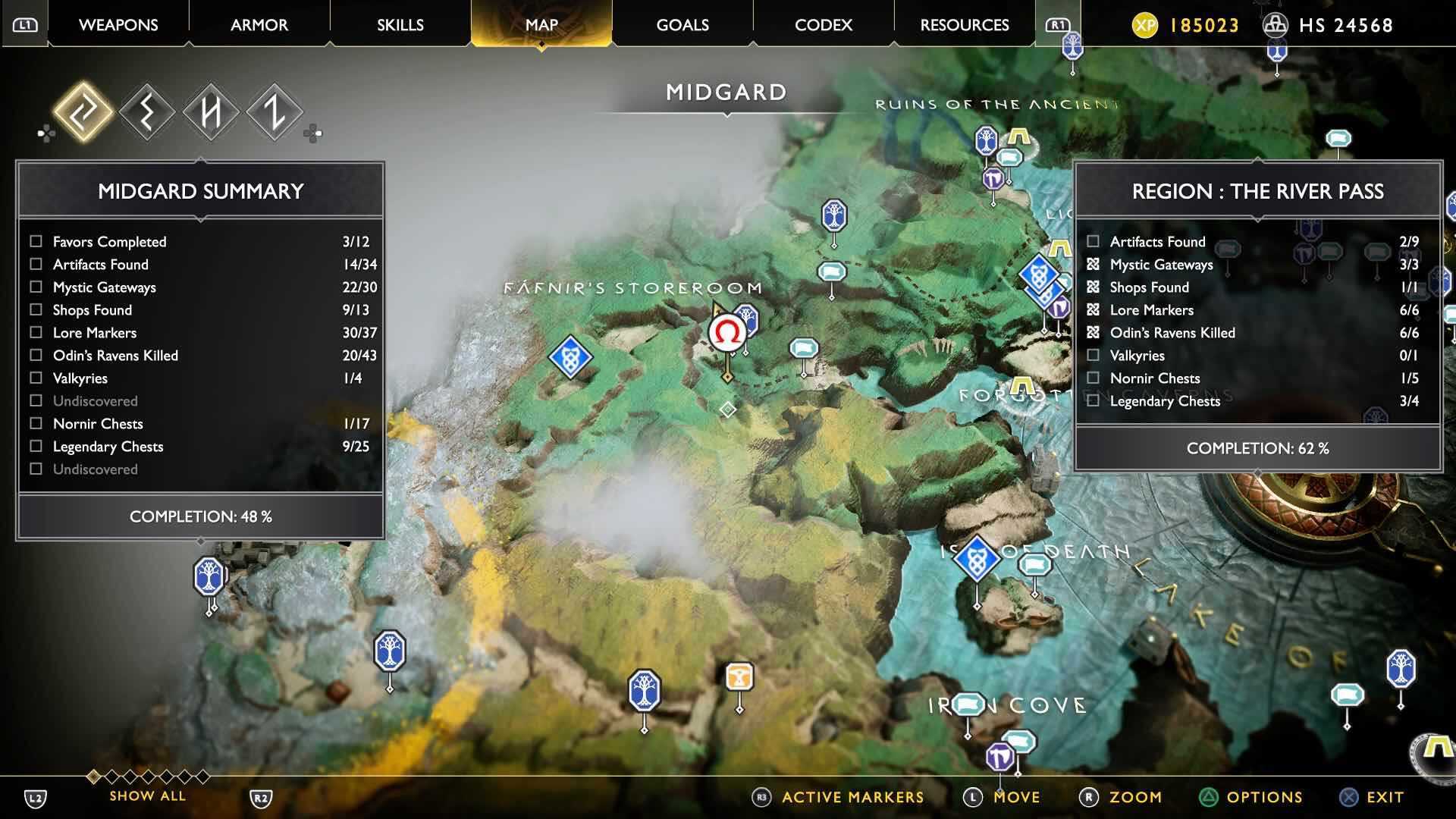Toggle the Artifacts Found checkbox in Midgard Summary
The image size is (1456, 819).
(34, 265)
